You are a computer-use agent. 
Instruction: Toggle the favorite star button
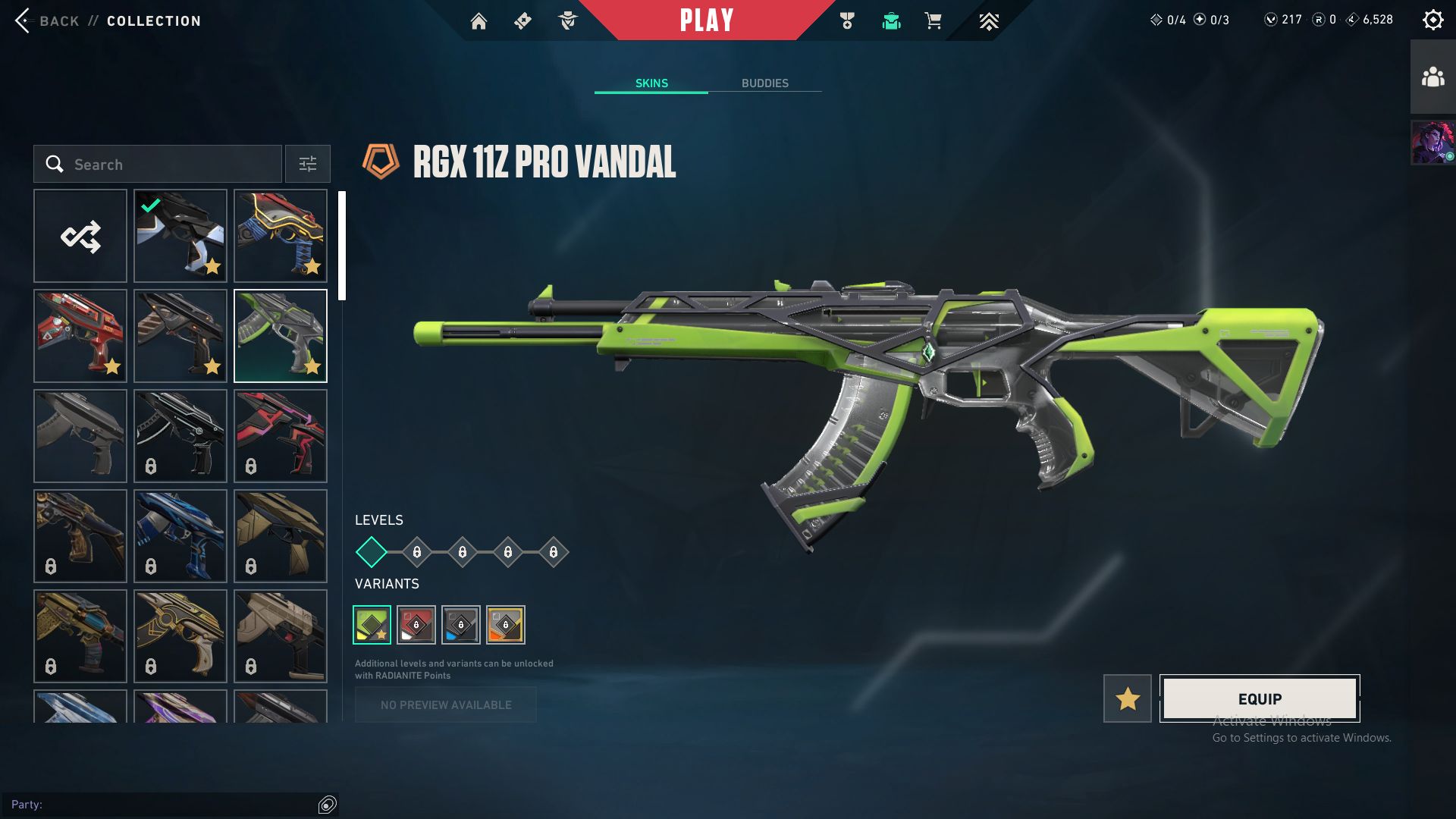[x=1127, y=698]
